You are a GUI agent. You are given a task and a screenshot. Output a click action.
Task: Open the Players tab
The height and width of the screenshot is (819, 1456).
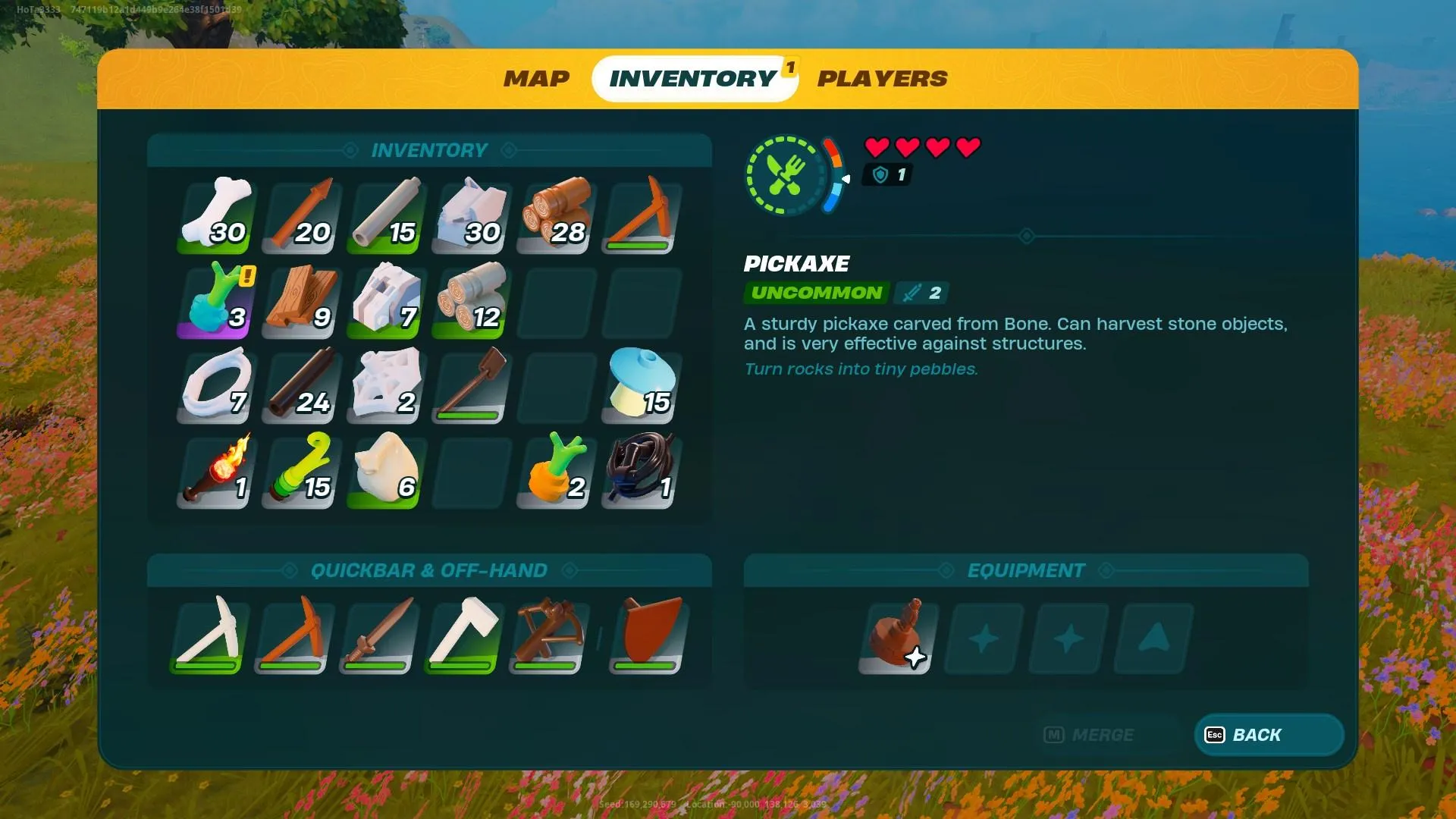(x=882, y=79)
